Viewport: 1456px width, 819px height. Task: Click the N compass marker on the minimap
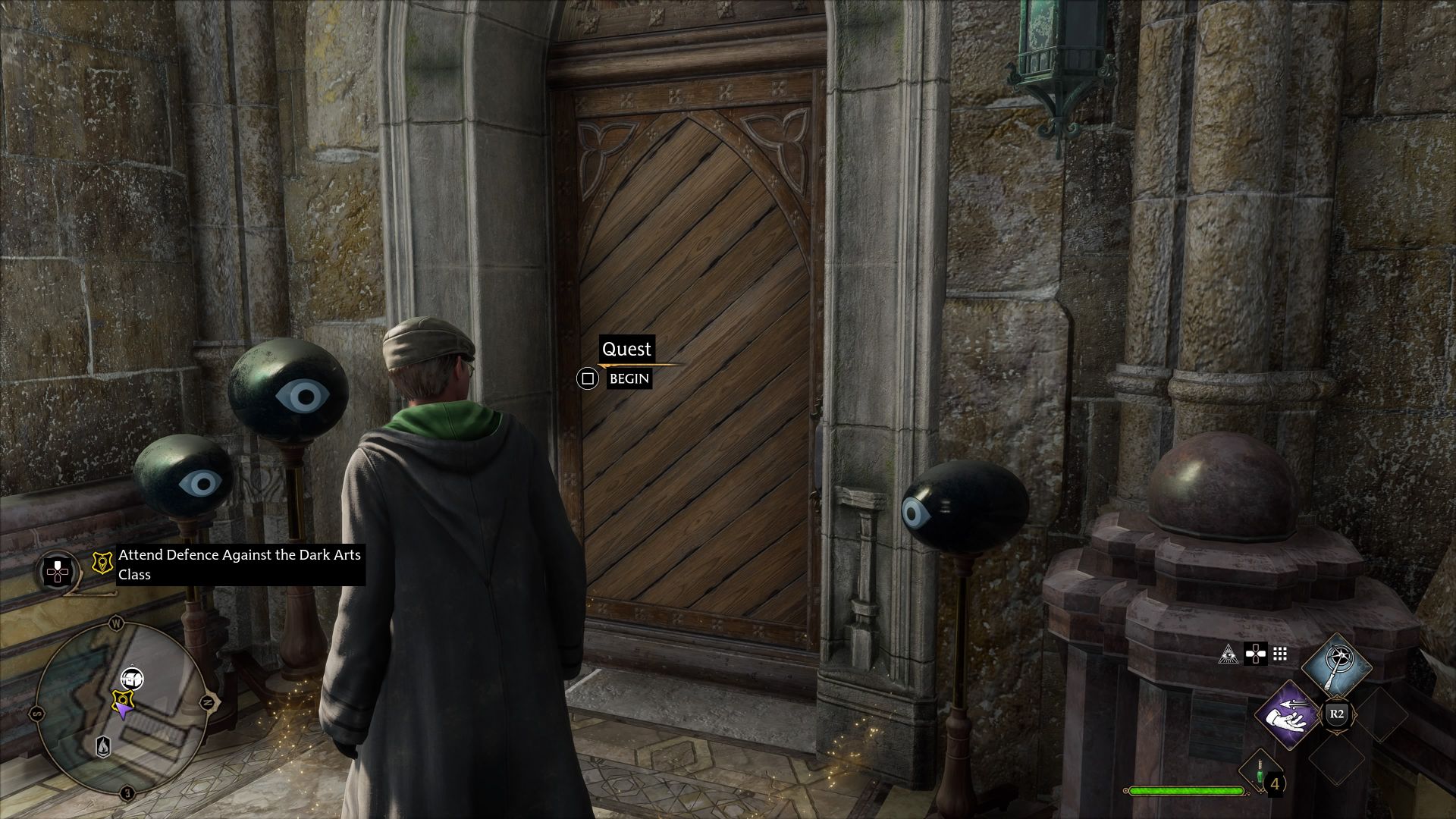[x=207, y=701]
